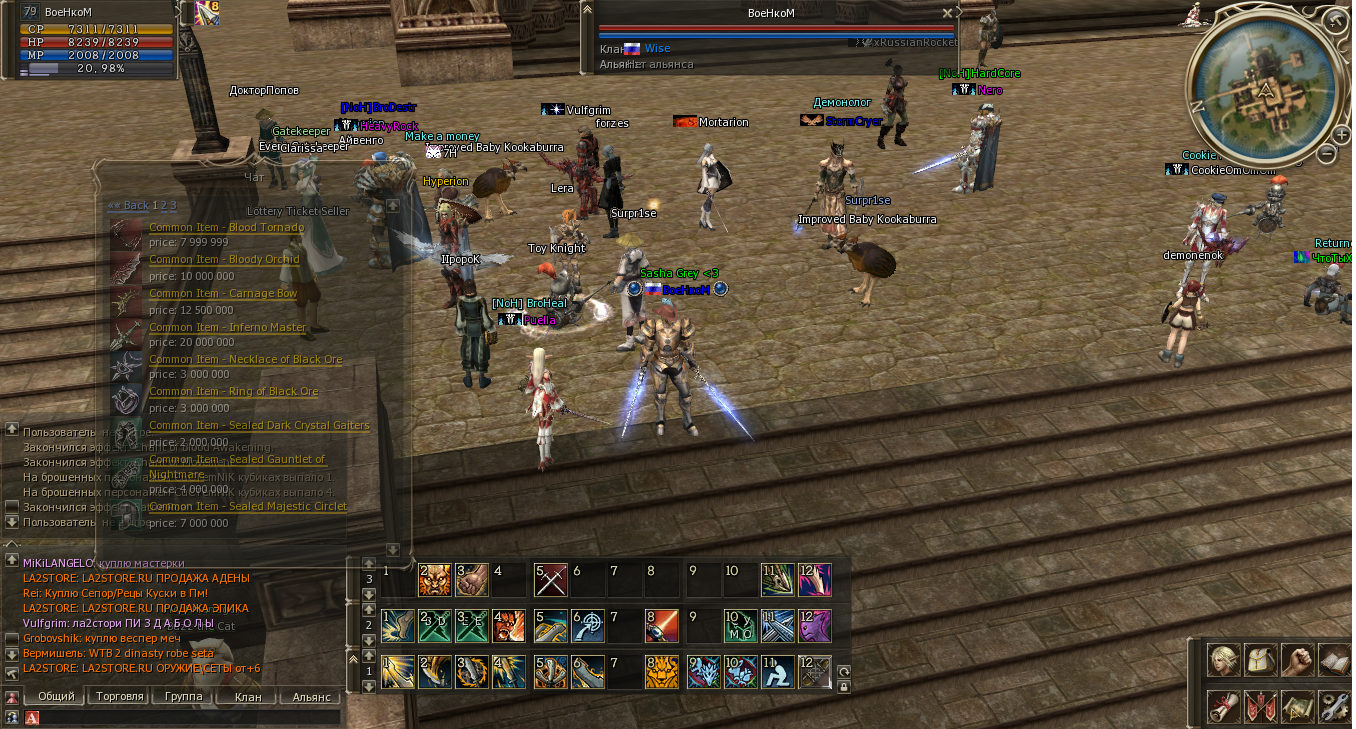Switch to the Торговля chat tab
The width and height of the screenshot is (1356, 729).
tap(117, 696)
